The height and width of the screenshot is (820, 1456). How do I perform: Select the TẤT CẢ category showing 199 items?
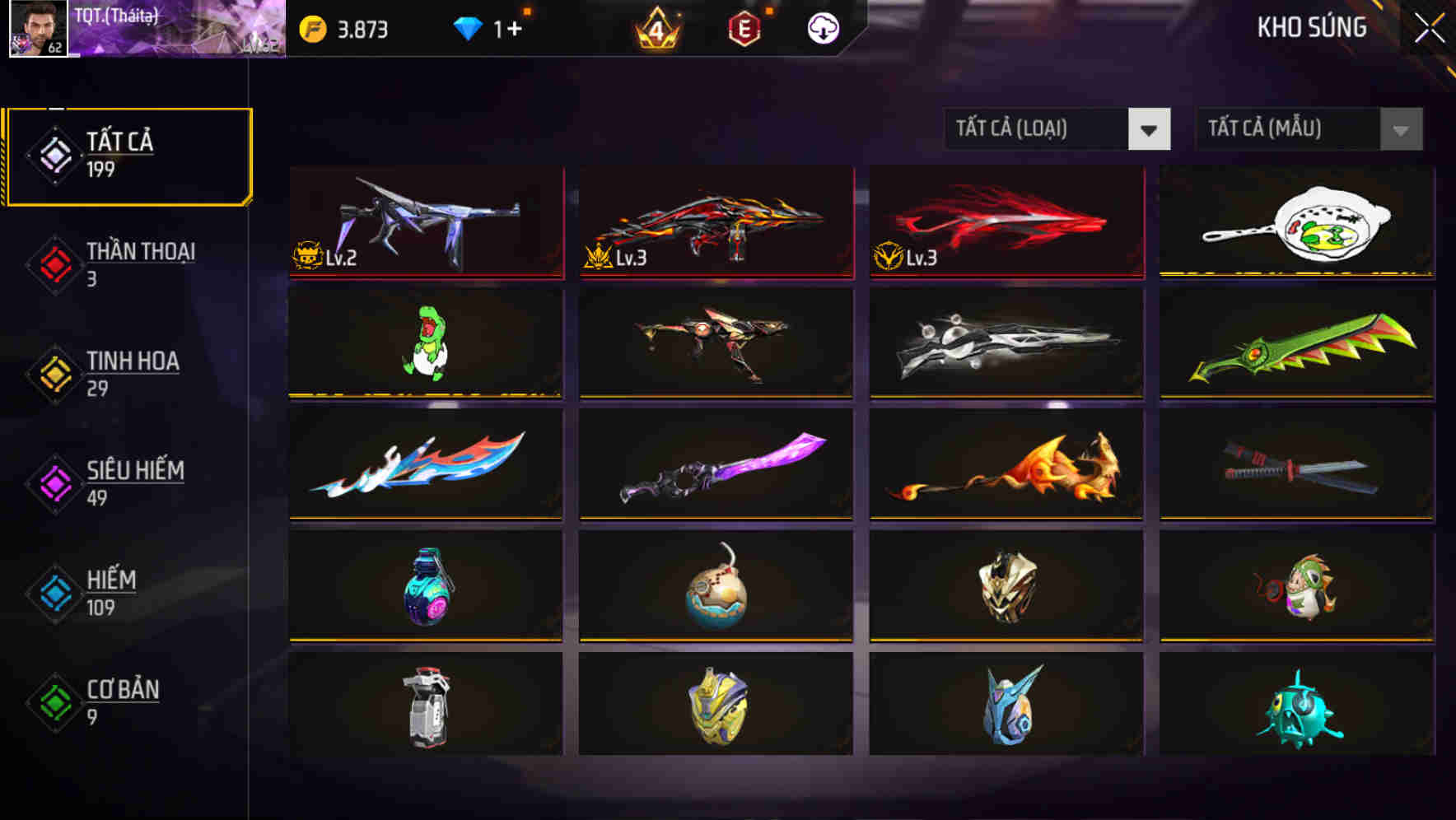tap(128, 153)
